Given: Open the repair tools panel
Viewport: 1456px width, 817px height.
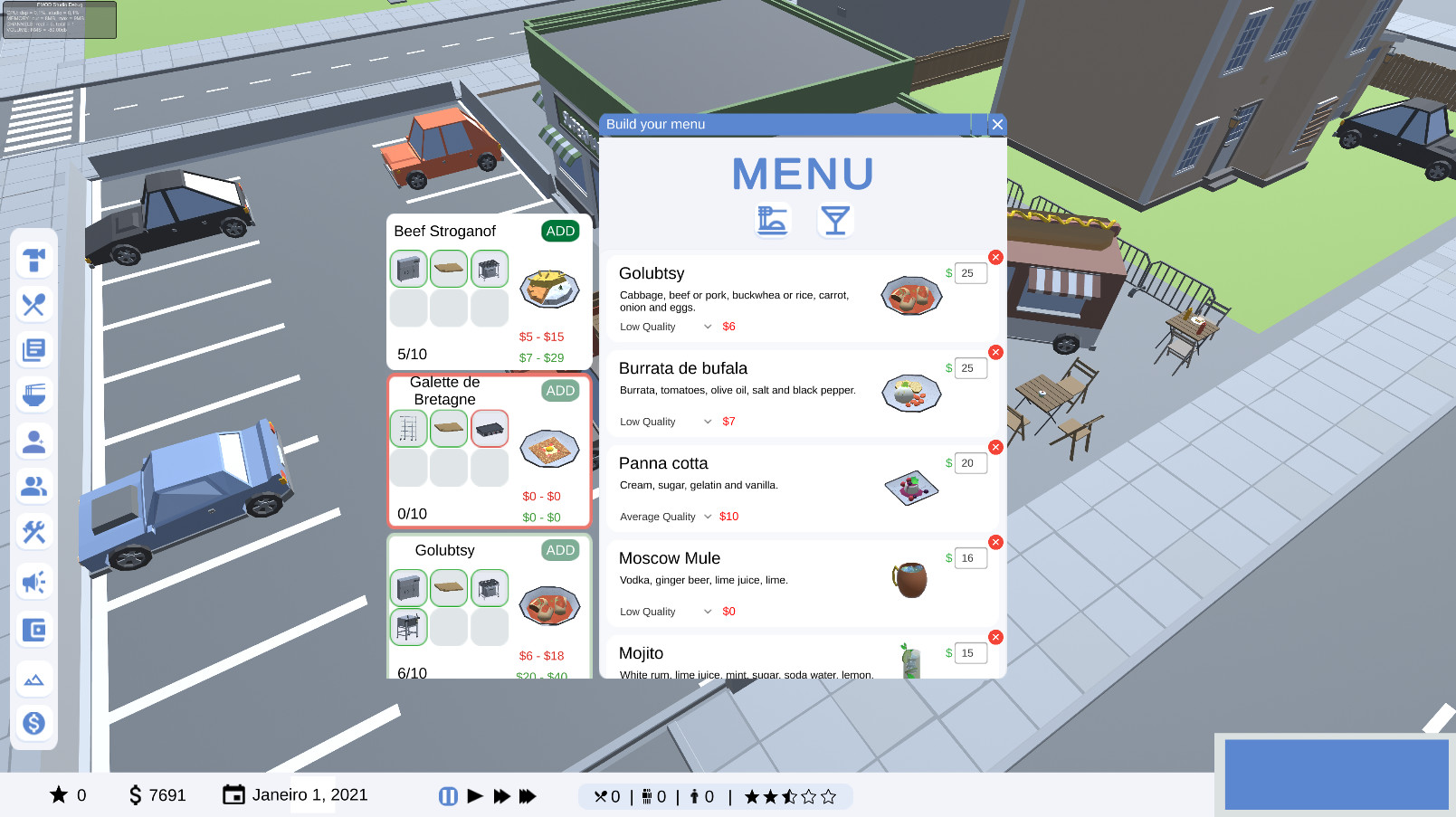Looking at the screenshot, I should click(x=34, y=532).
